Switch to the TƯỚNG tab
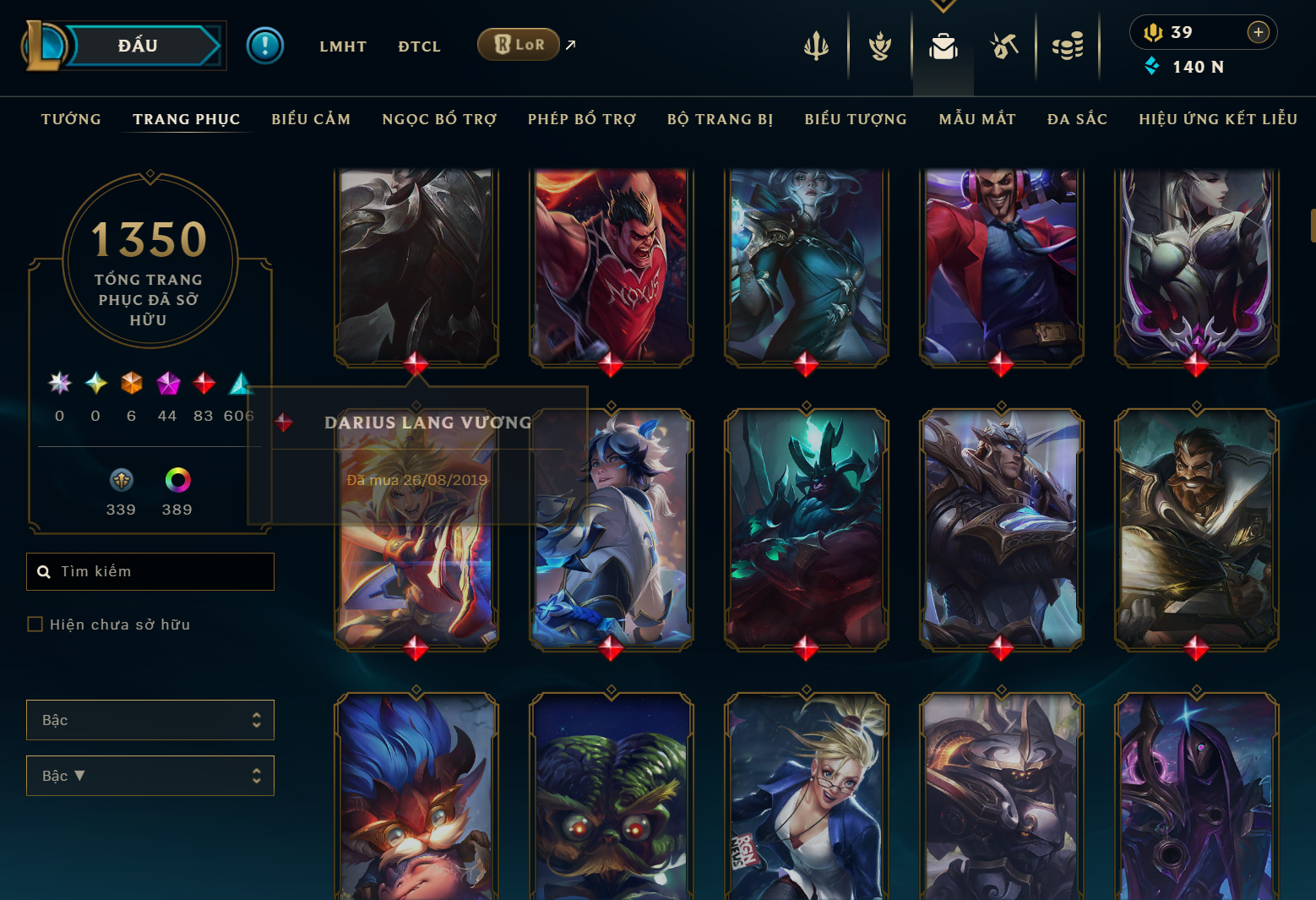1316x900 pixels. [x=71, y=119]
